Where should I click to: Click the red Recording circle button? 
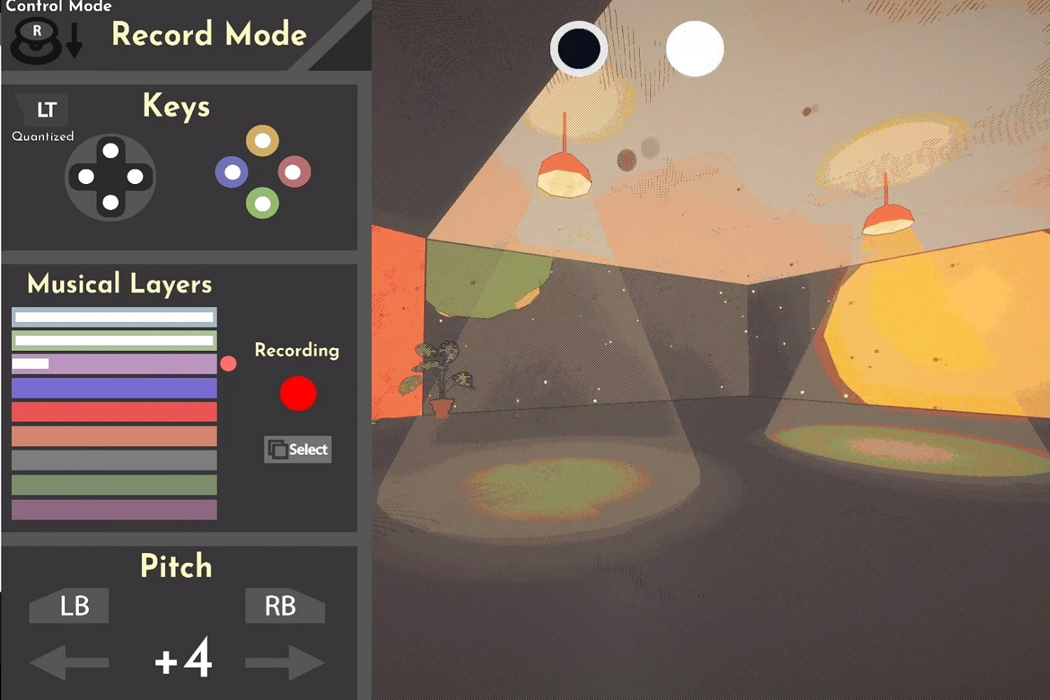(x=298, y=394)
